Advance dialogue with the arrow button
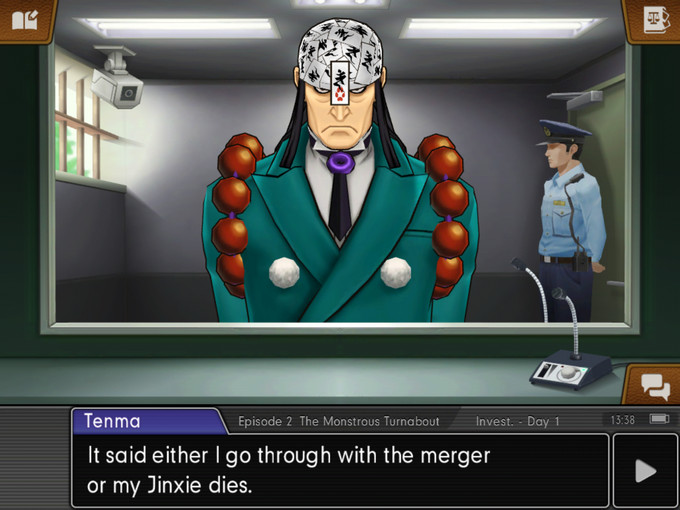680x510 pixels. coord(645,471)
